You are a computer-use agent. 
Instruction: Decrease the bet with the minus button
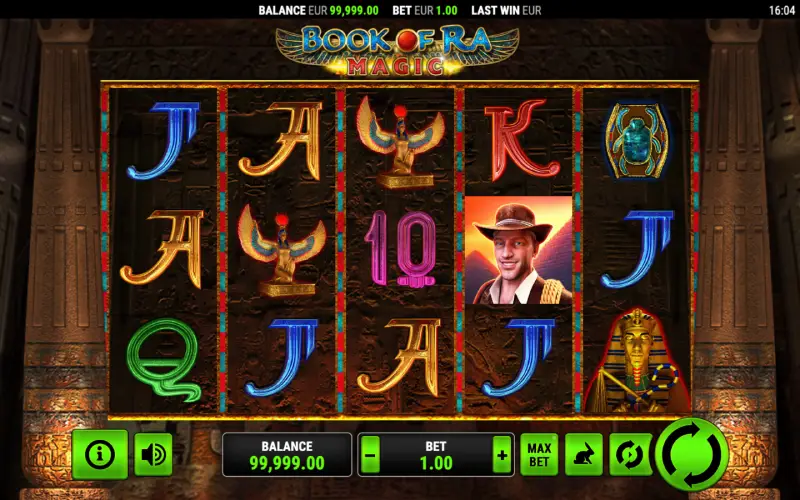(371, 455)
